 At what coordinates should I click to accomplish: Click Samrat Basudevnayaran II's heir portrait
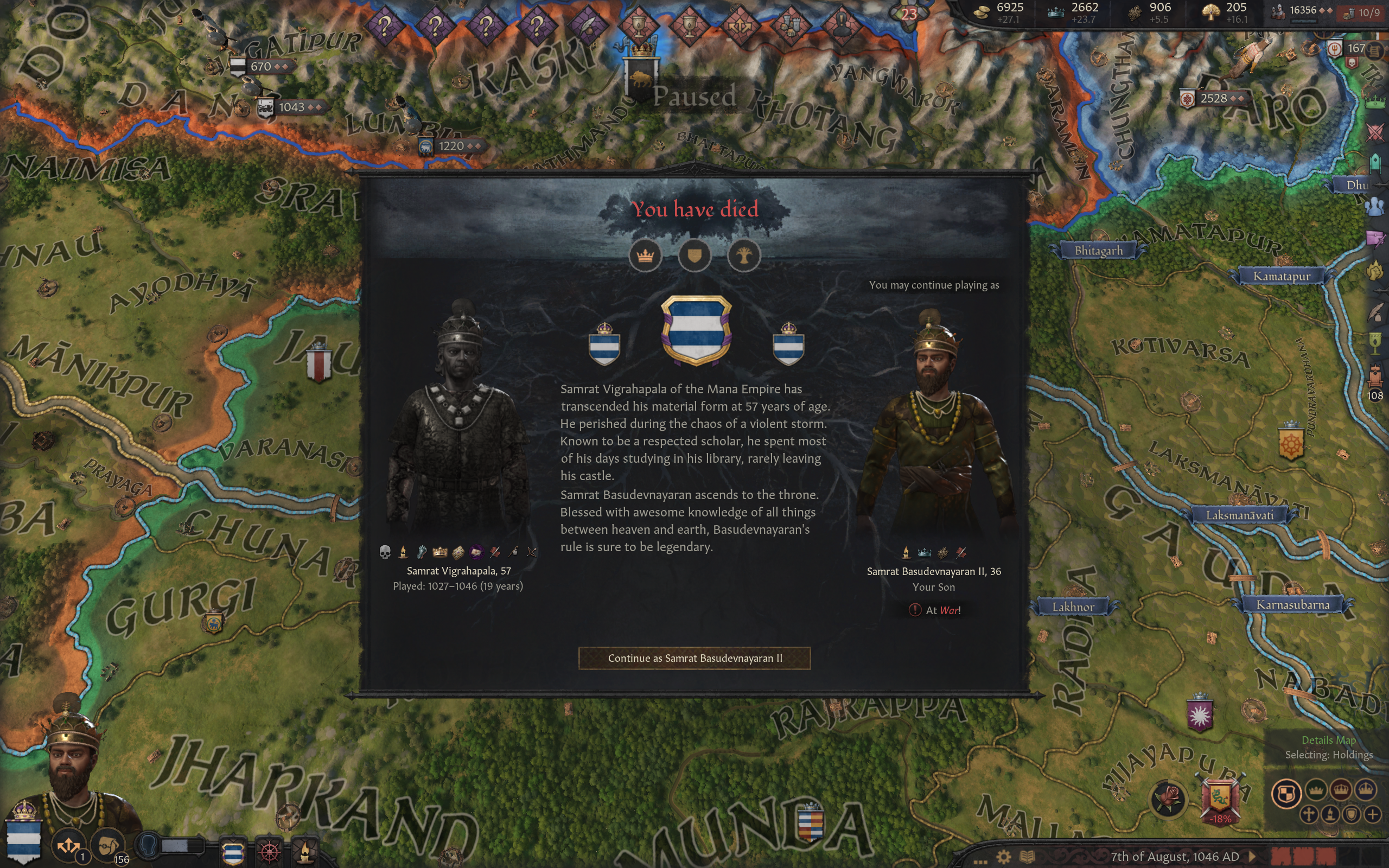tap(934, 425)
